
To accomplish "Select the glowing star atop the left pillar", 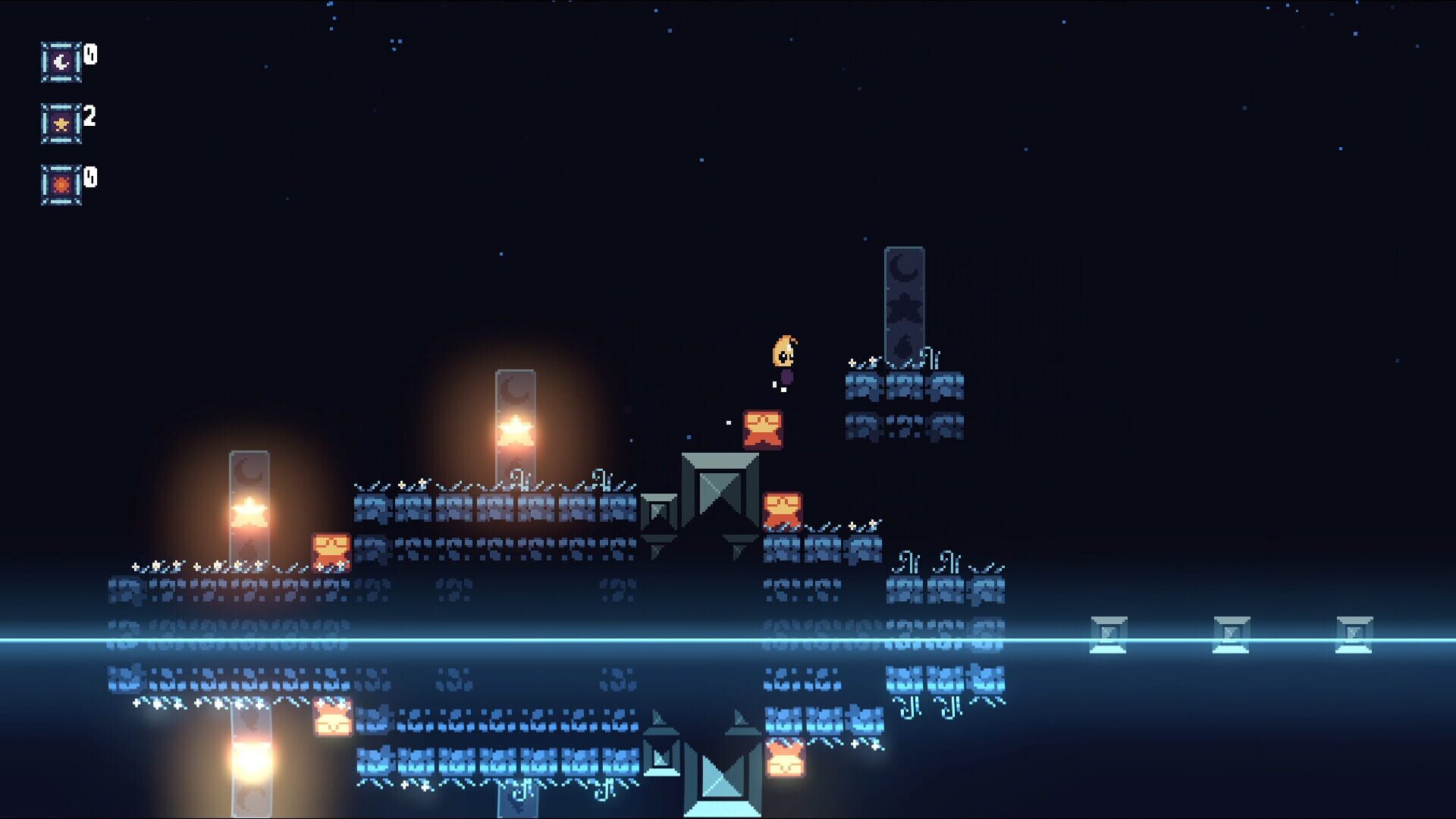I will (250, 510).
